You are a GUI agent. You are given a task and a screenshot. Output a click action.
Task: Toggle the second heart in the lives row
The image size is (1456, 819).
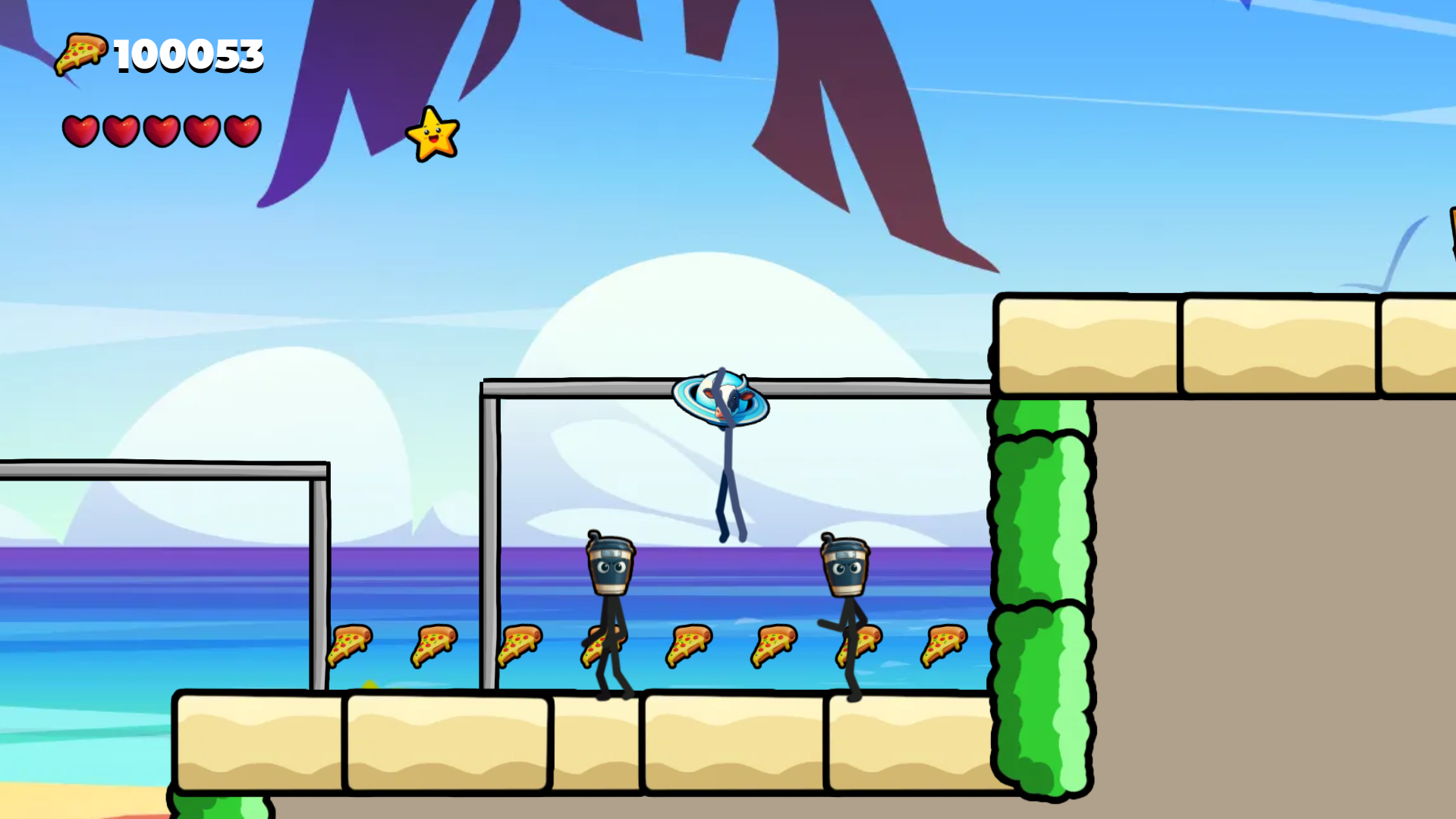click(x=121, y=129)
